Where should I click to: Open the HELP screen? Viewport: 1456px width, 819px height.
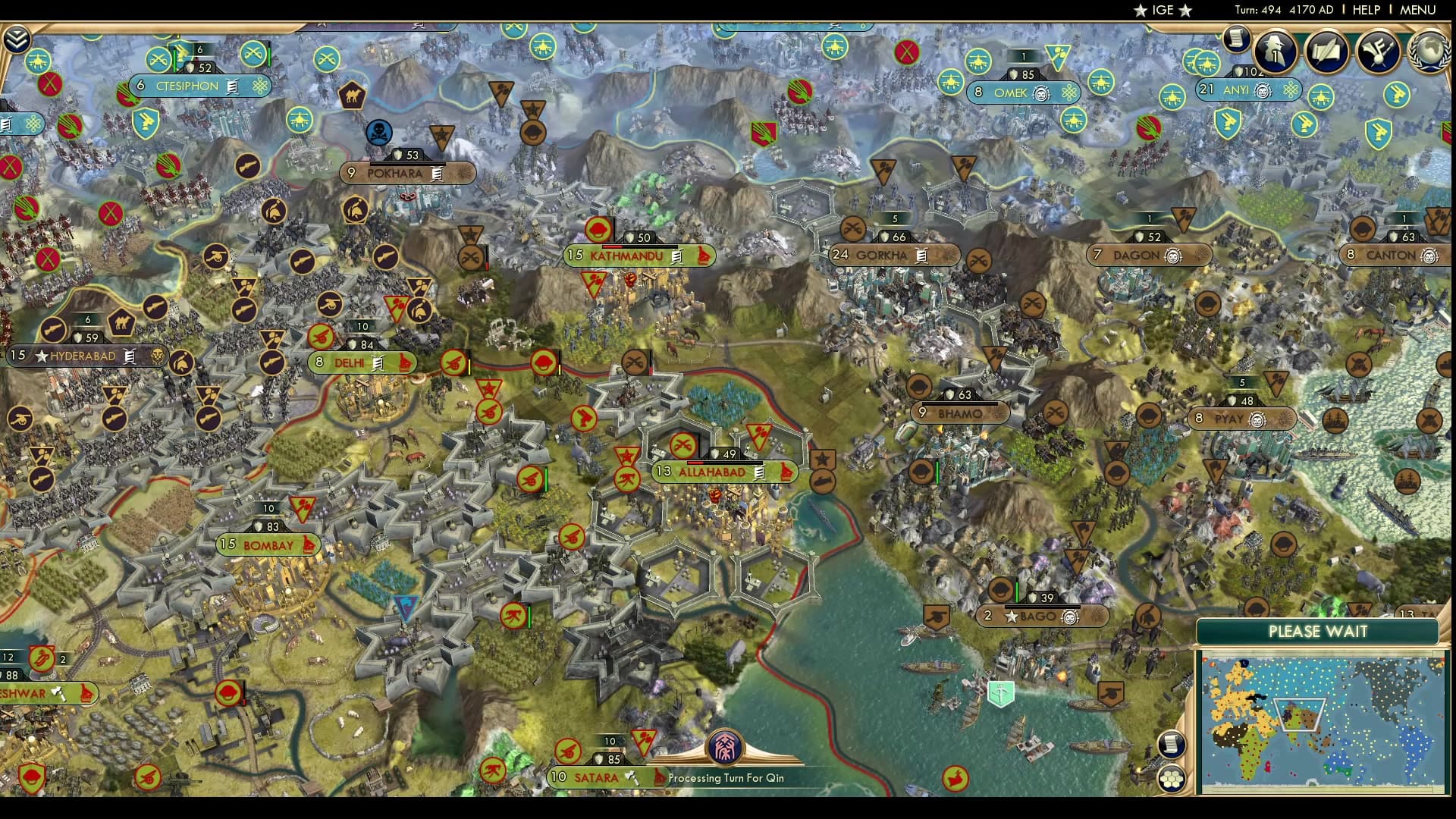point(1365,10)
